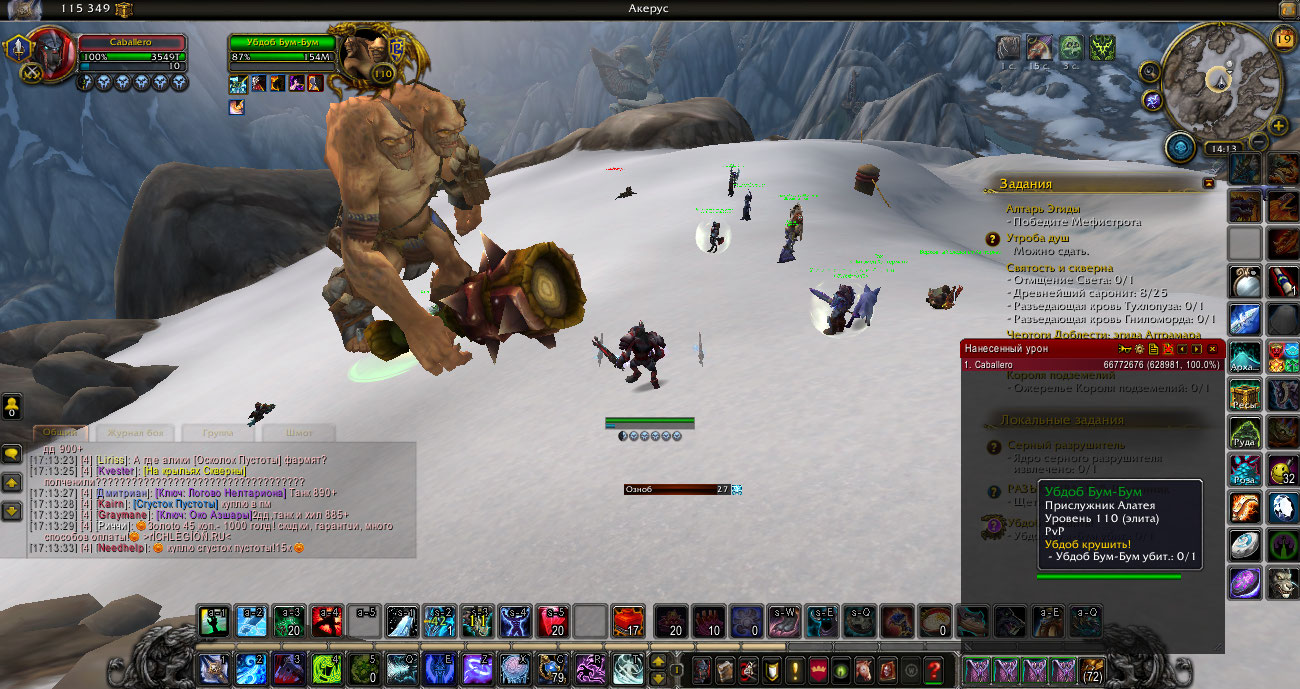Viewport: 1300px width, 689px height.
Task: Open the backpack showing 72 free slots
Action: 1091,669
